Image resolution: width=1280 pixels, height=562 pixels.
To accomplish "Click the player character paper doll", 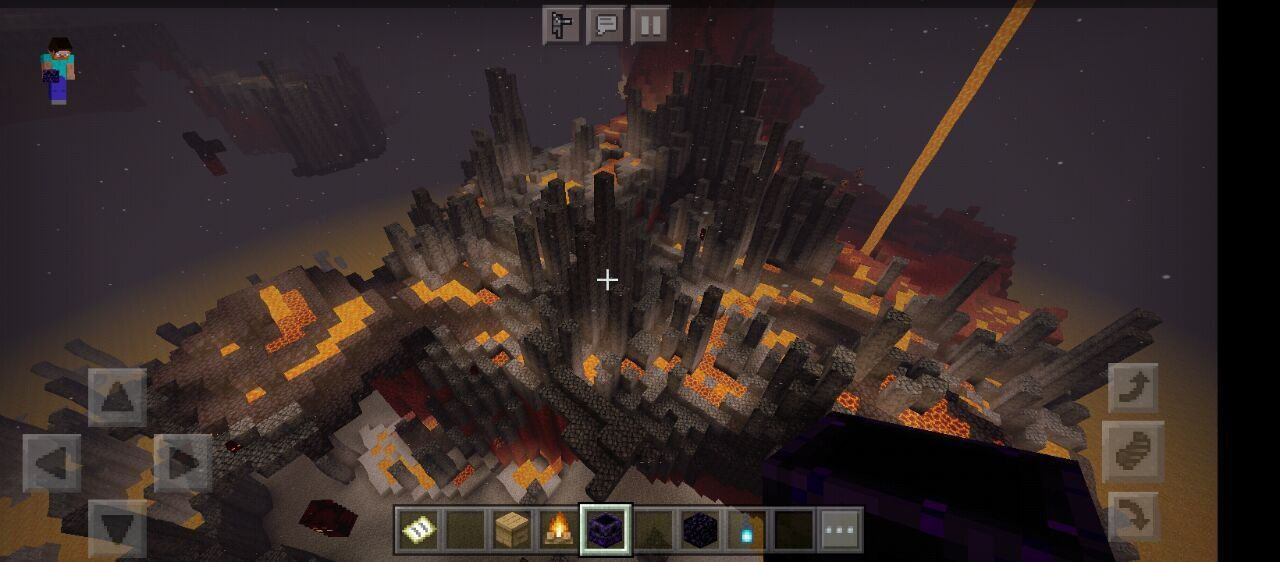I will [x=57, y=70].
